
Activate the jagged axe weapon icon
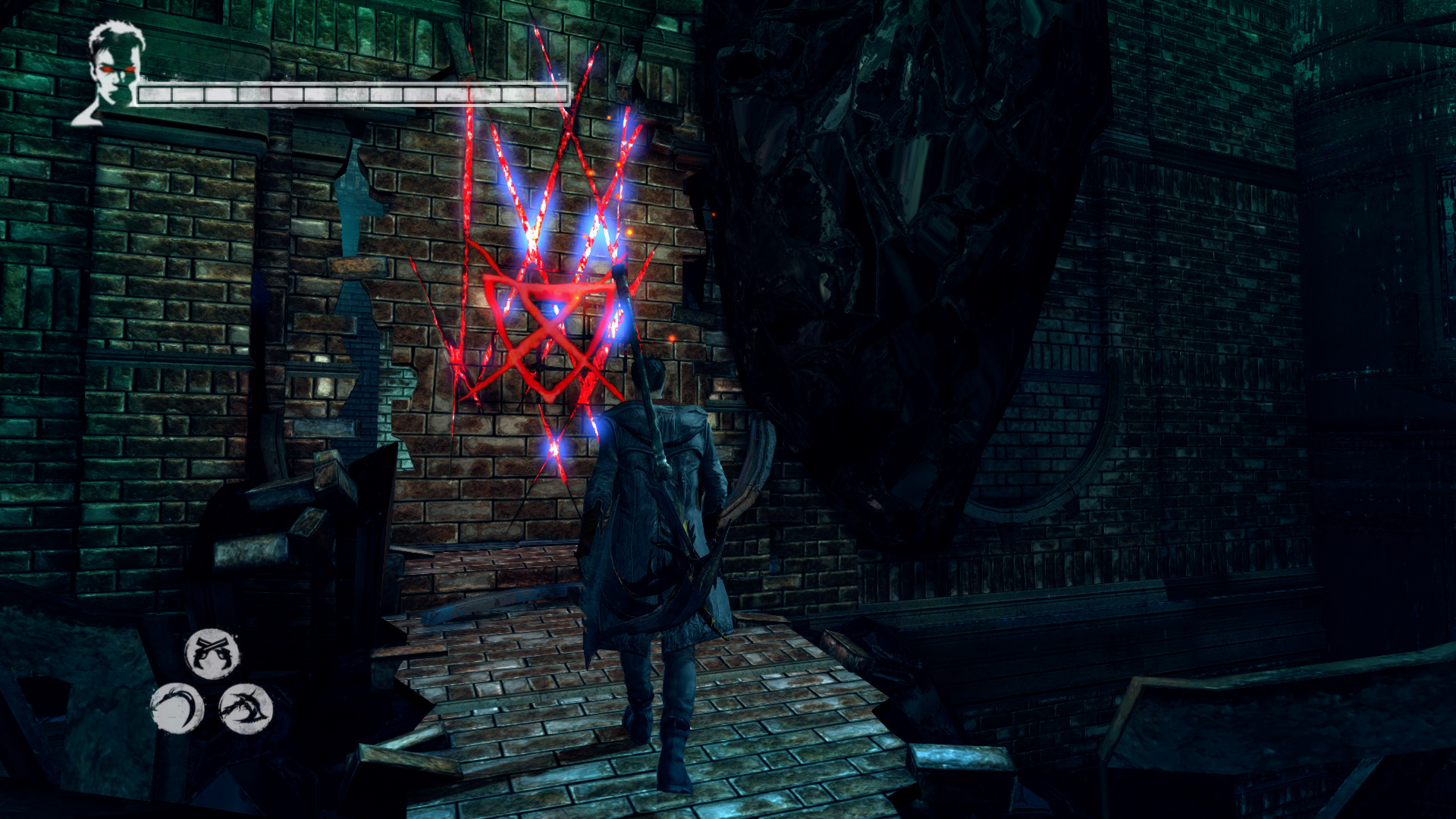pyautogui.click(x=245, y=708)
